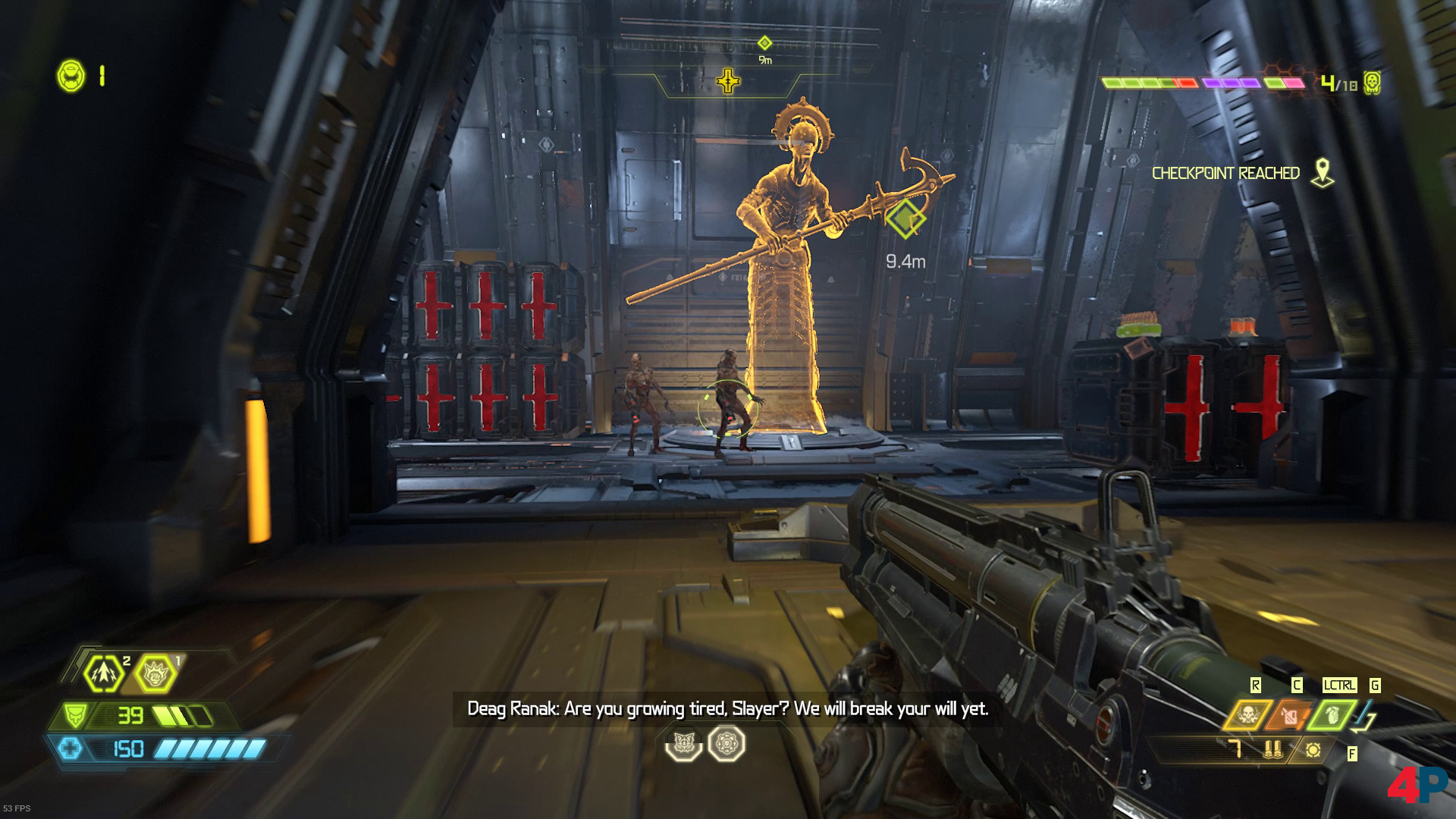This screenshot has width=1456, height=819.
Task: Activate the dash arrow hexagon icon
Action: [x=105, y=673]
